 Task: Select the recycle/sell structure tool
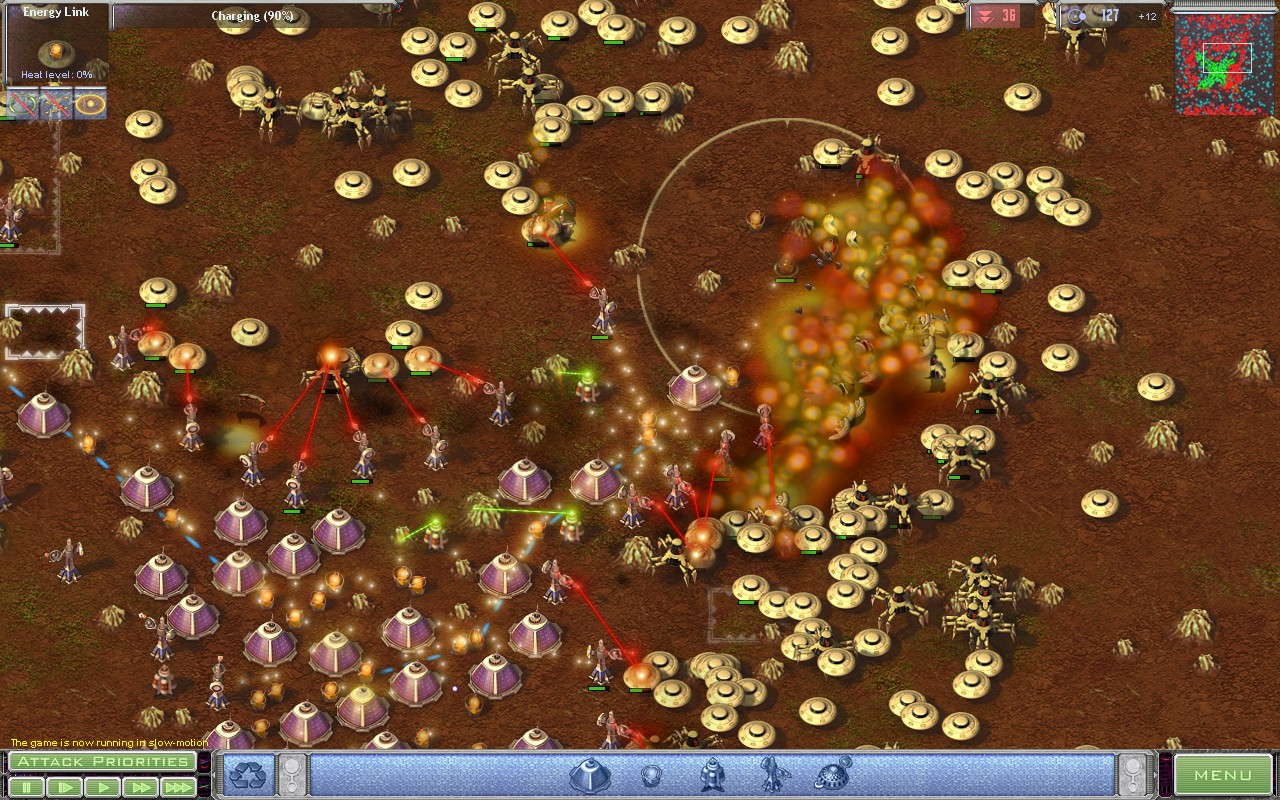[250, 775]
